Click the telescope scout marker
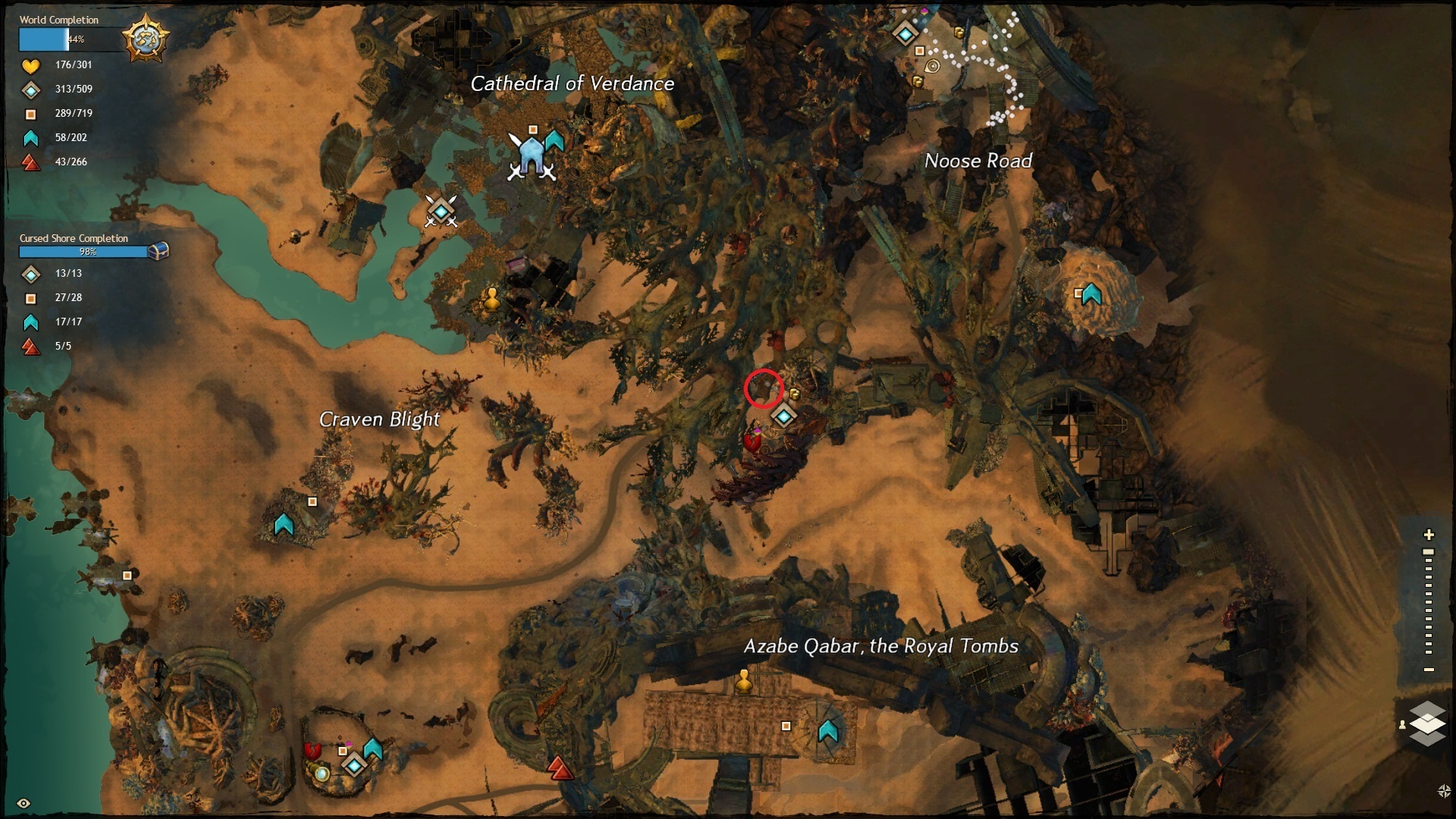 322,774
